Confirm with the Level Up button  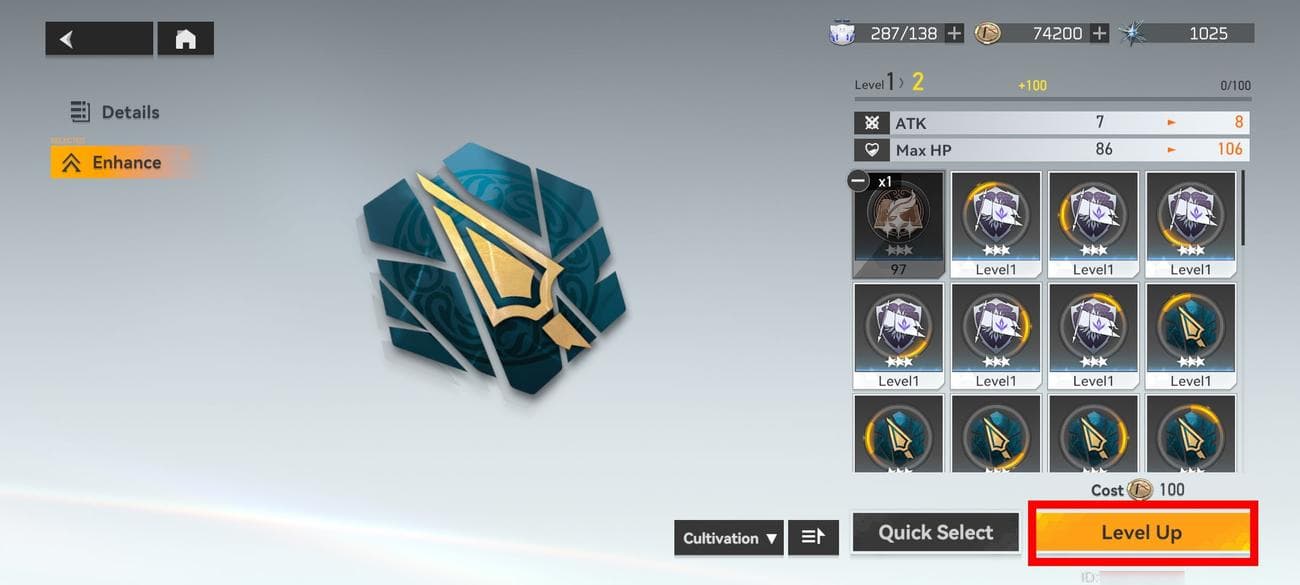pos(1141,533)
